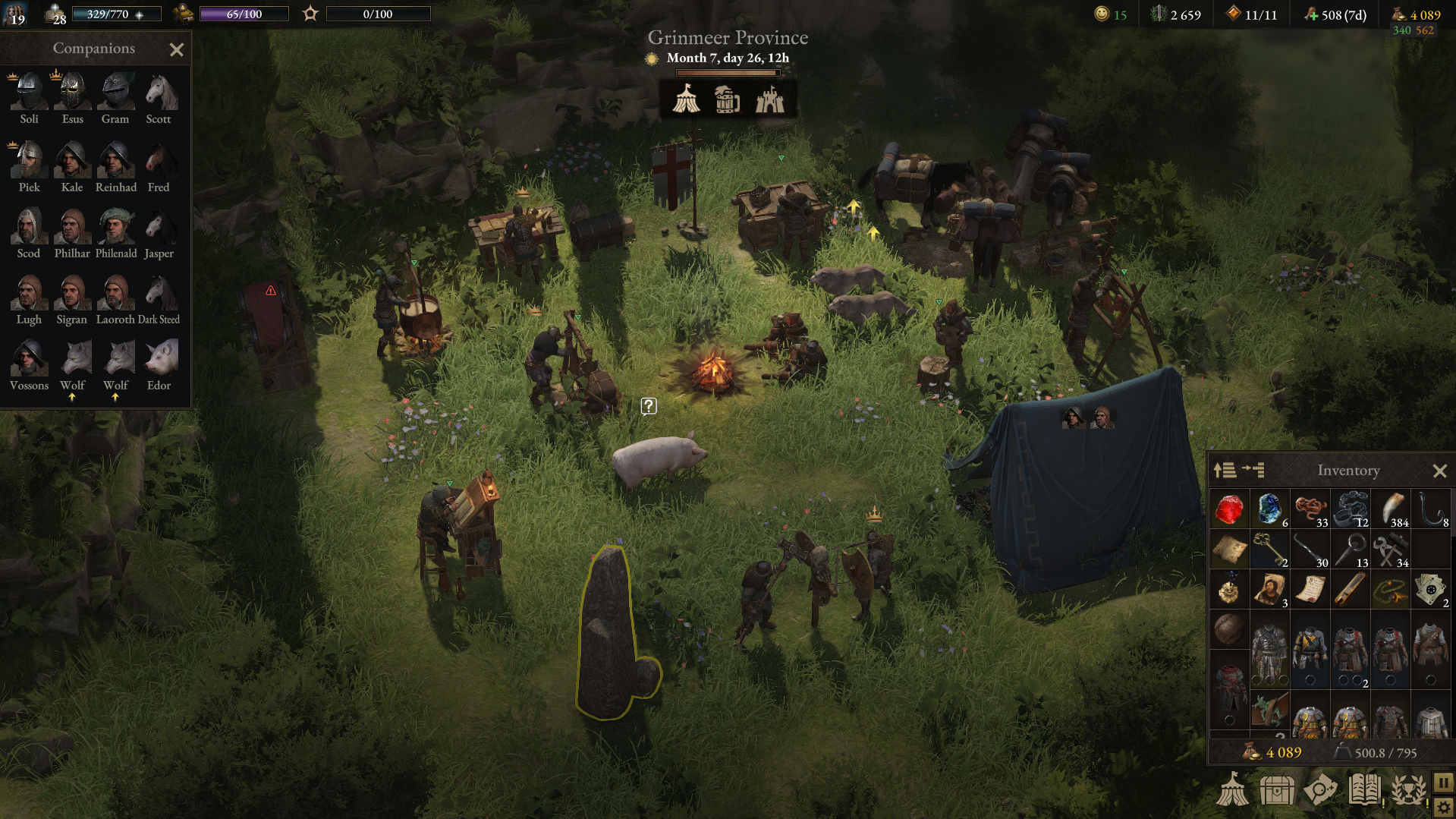Select the Dark Steed portrait
Image resolution: width=1456 pixels, height=819 pixels.
(x=159, y=293)
